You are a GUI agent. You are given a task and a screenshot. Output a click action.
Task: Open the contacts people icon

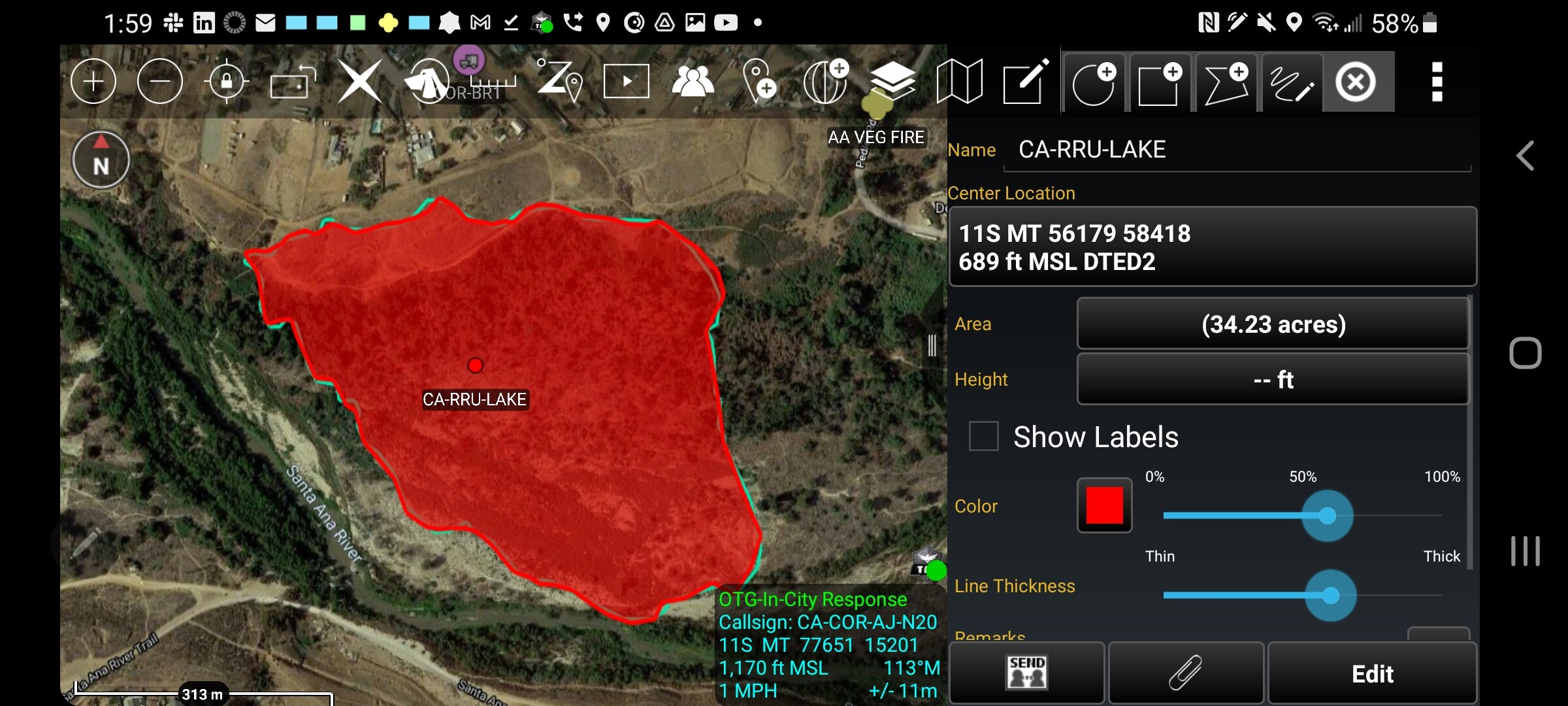click(x=693, y=82)
